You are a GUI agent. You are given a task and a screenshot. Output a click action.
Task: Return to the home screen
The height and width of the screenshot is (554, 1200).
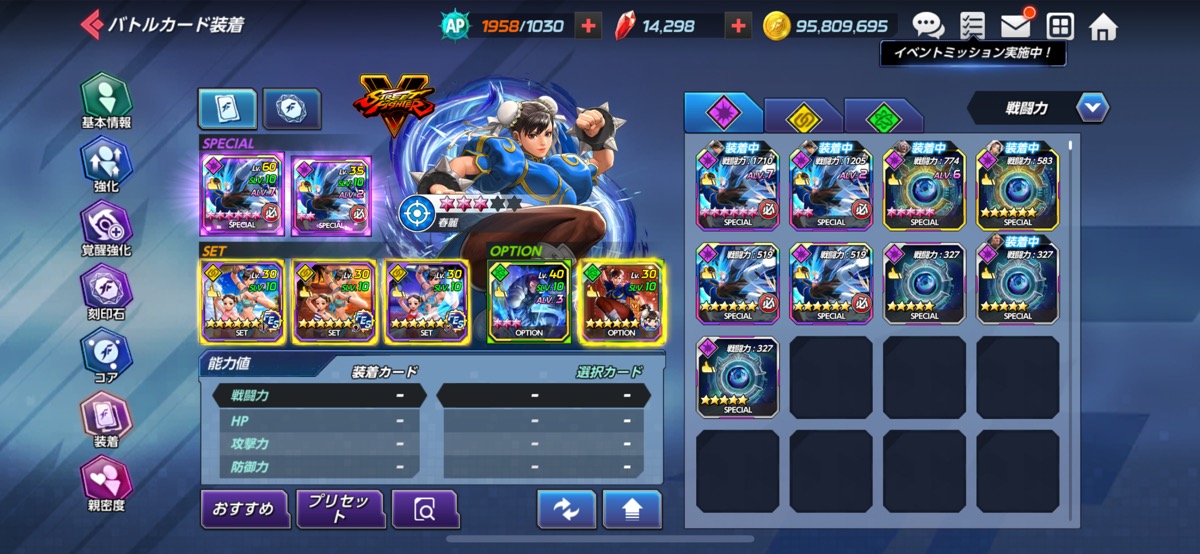(x=1103, y=26)
